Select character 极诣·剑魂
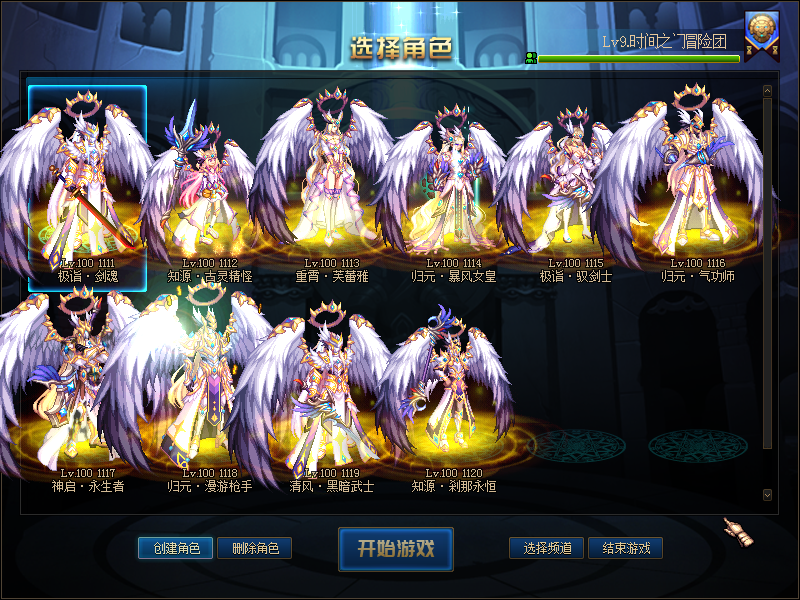The height and width of the screenshot is (600, 800). pyautogui.click(x=87, y=188)
